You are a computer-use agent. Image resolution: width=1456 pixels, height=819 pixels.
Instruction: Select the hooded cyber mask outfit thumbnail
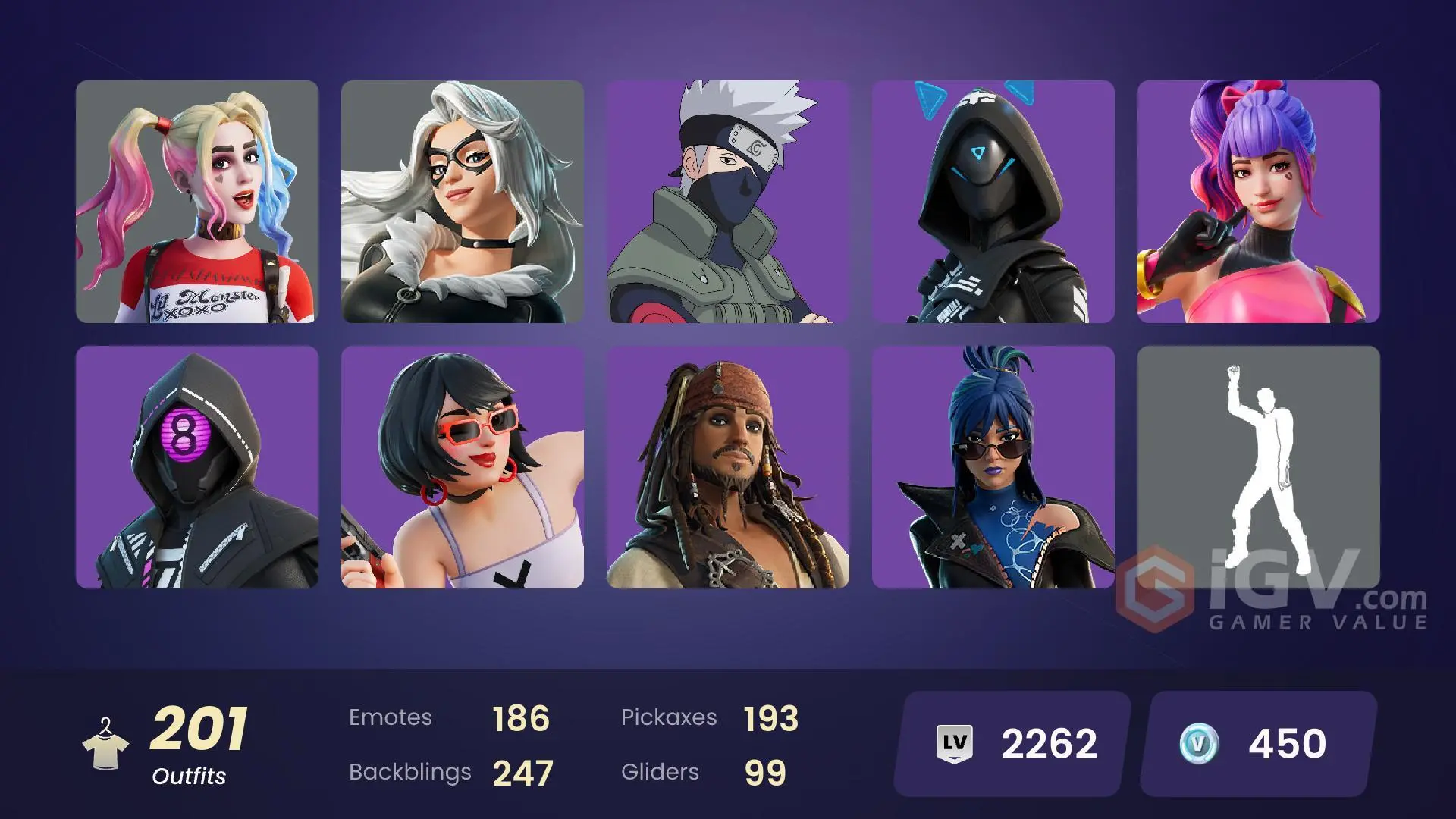tap(993, 201)
